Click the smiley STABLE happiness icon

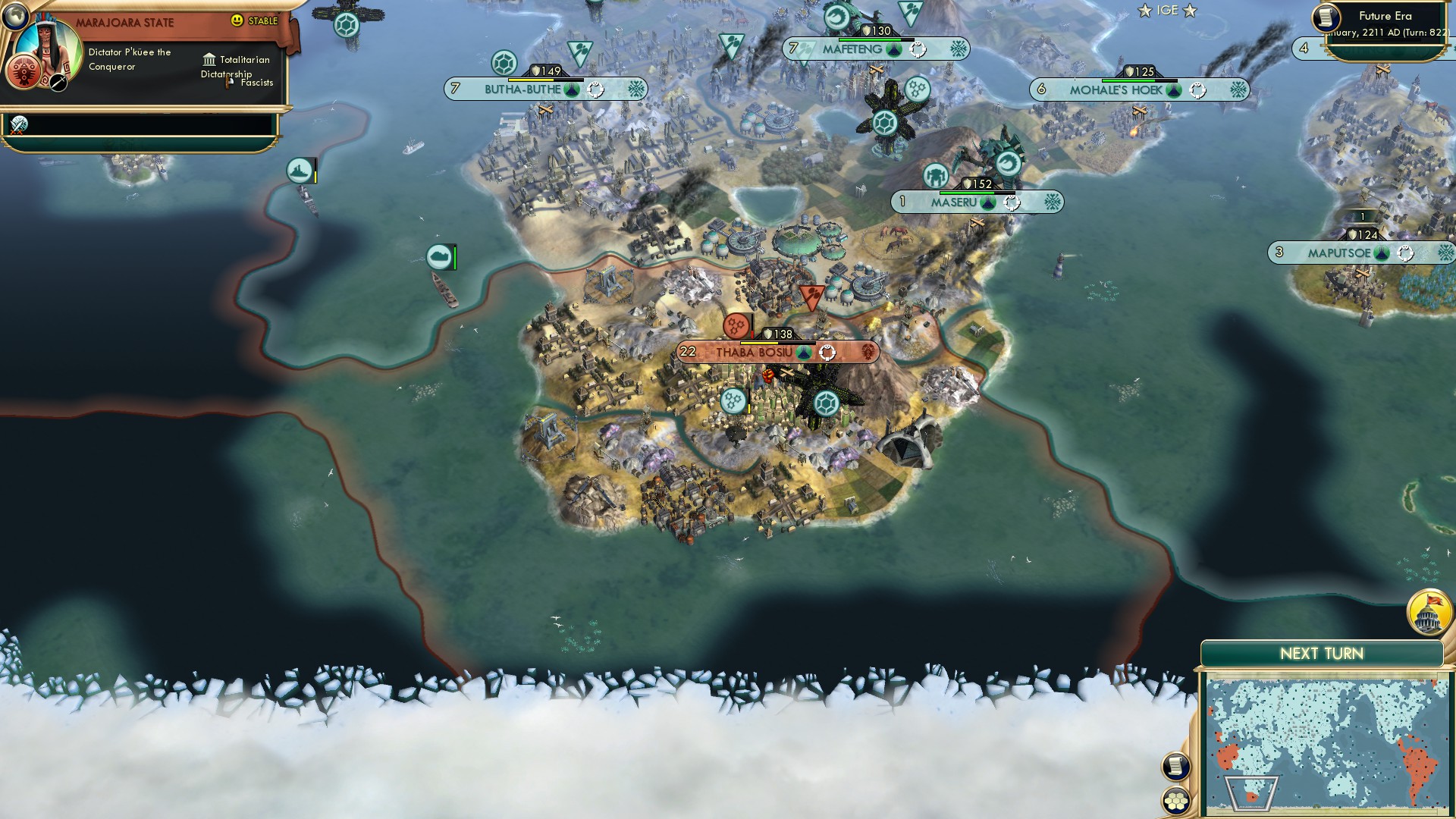[x=238, y=22]
